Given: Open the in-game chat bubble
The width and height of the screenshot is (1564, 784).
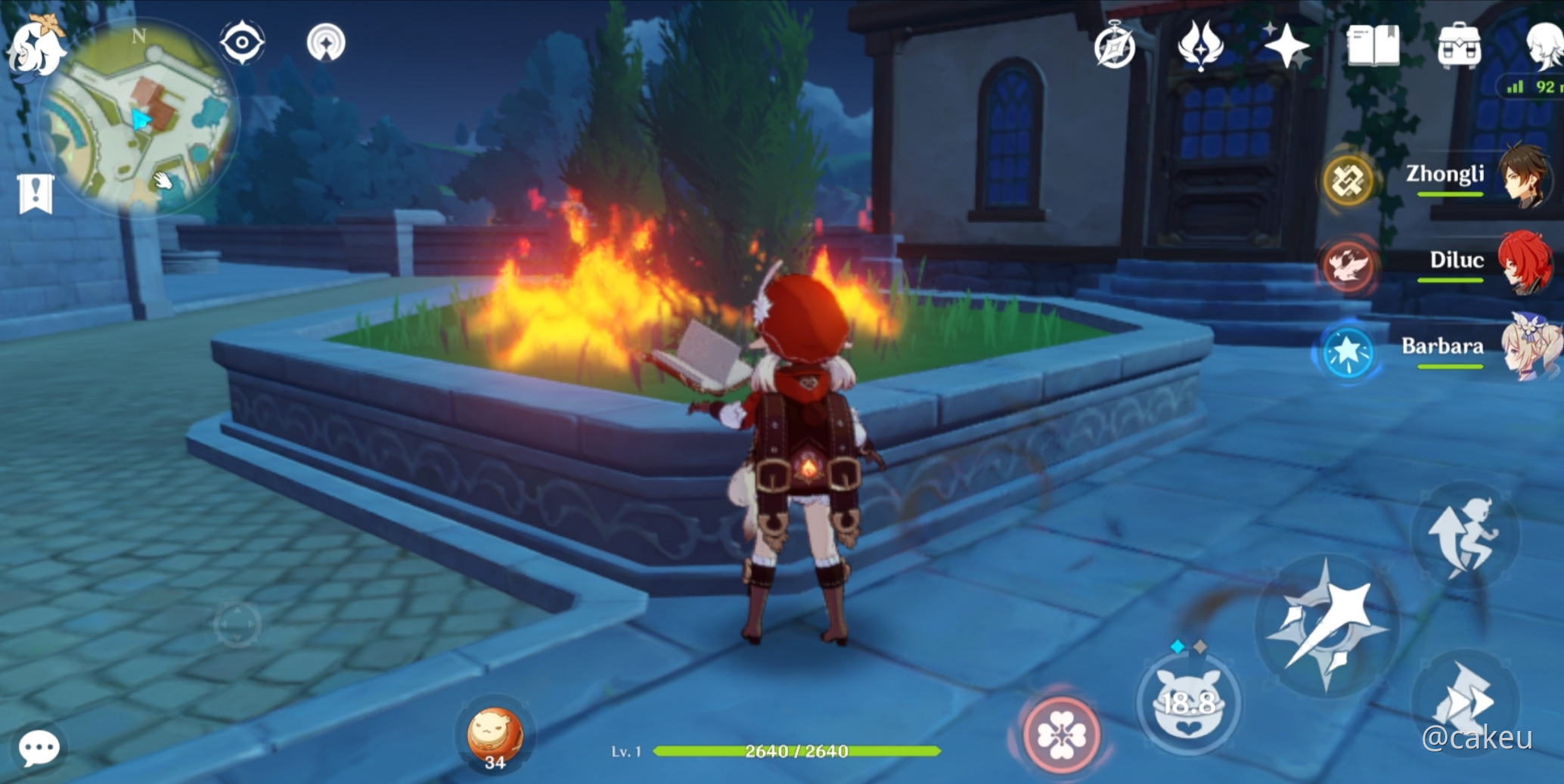Looking at the screenshot, I should 38,747.
